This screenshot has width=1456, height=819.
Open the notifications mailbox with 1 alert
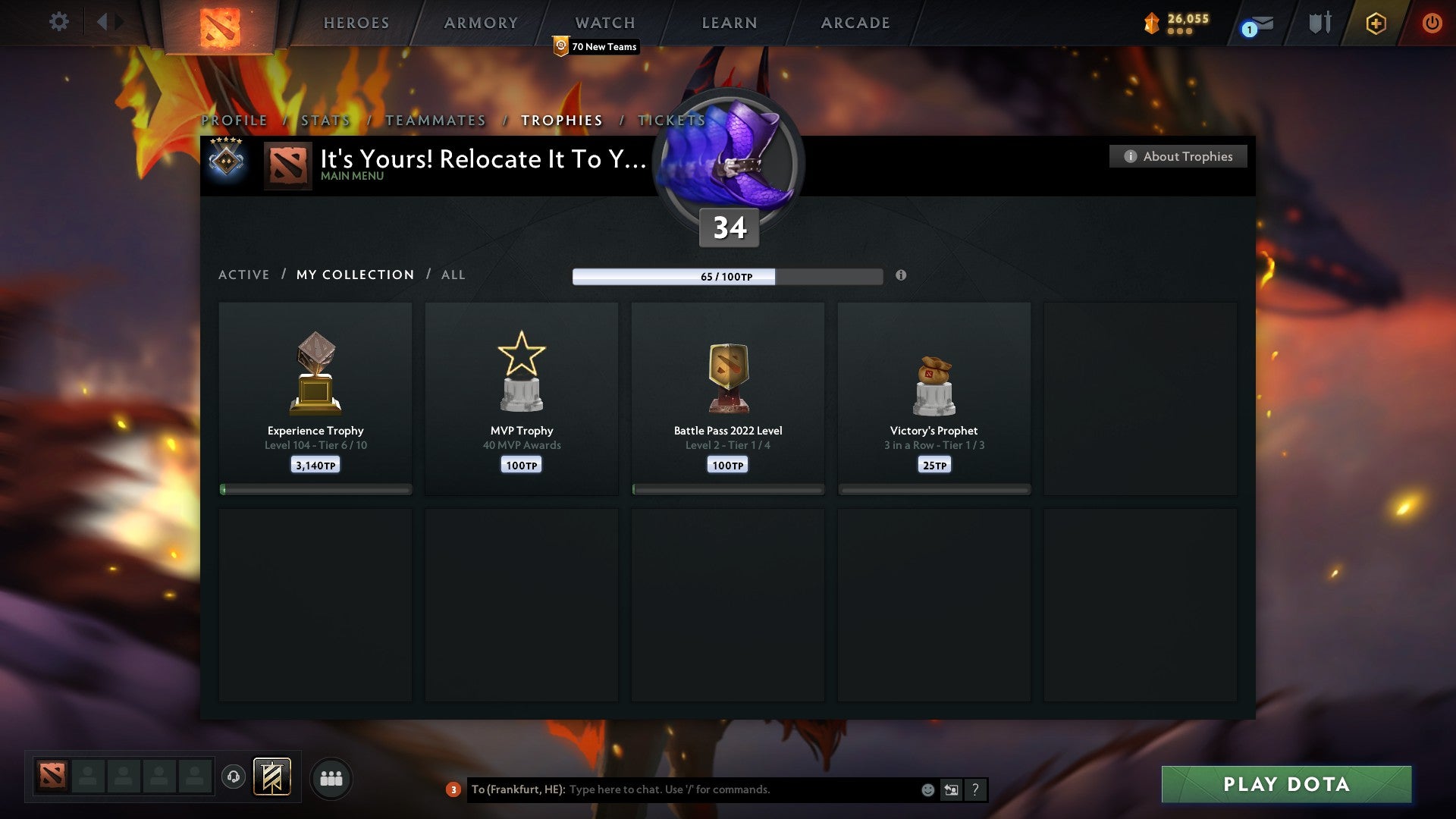[x=1258, y=23]
